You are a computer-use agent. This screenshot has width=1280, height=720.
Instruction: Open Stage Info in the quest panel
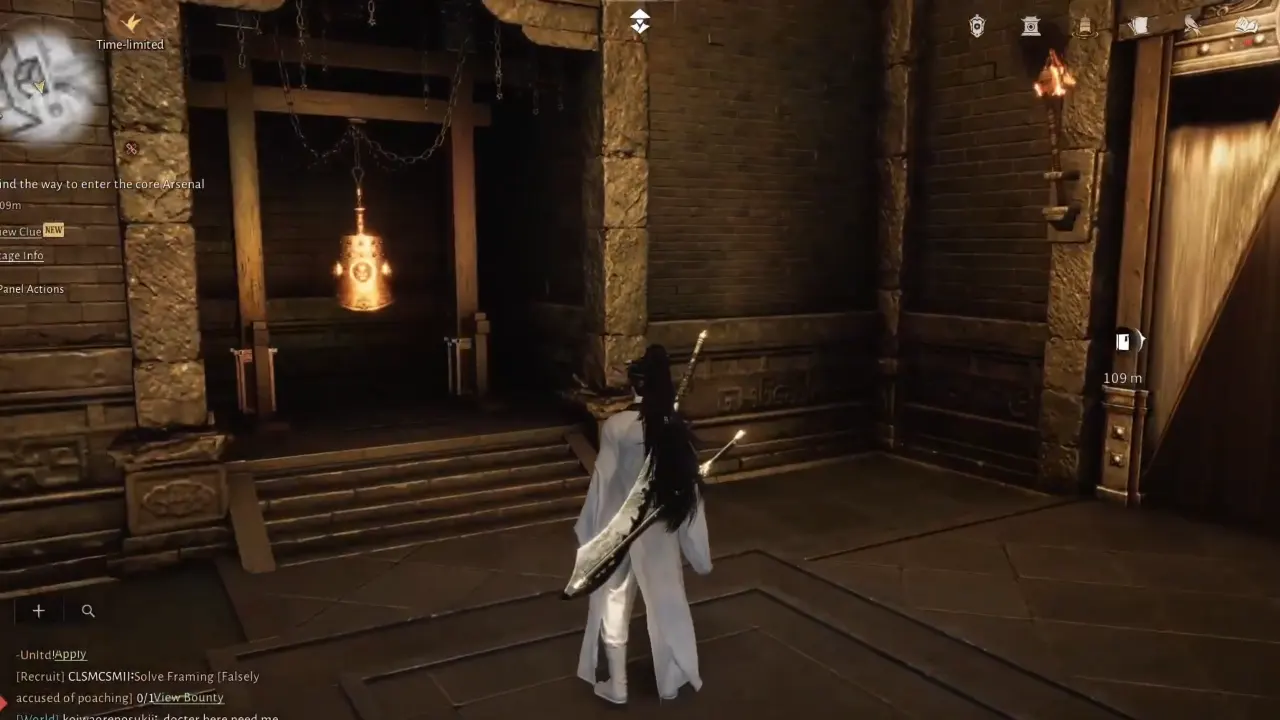21,255
